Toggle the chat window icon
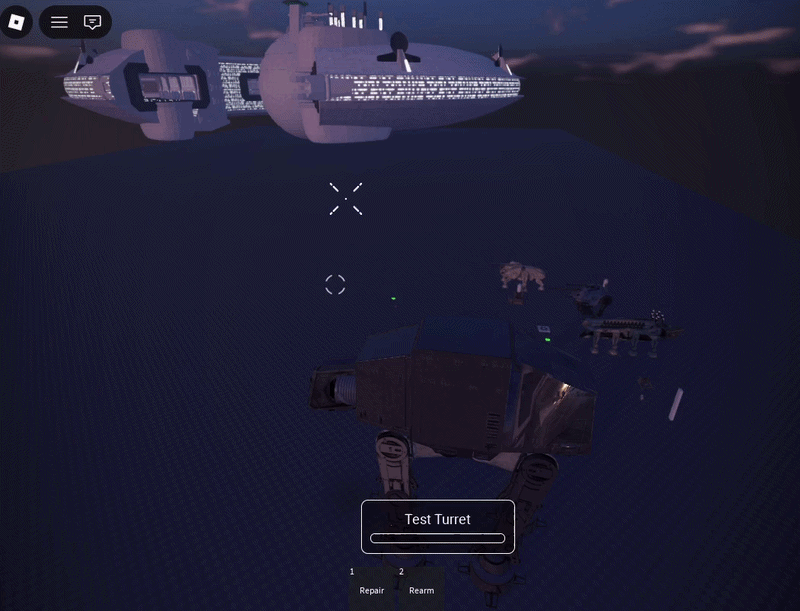The width and height of the screenshot is (800, 611). pyautogui.click(x=93, y=22)
